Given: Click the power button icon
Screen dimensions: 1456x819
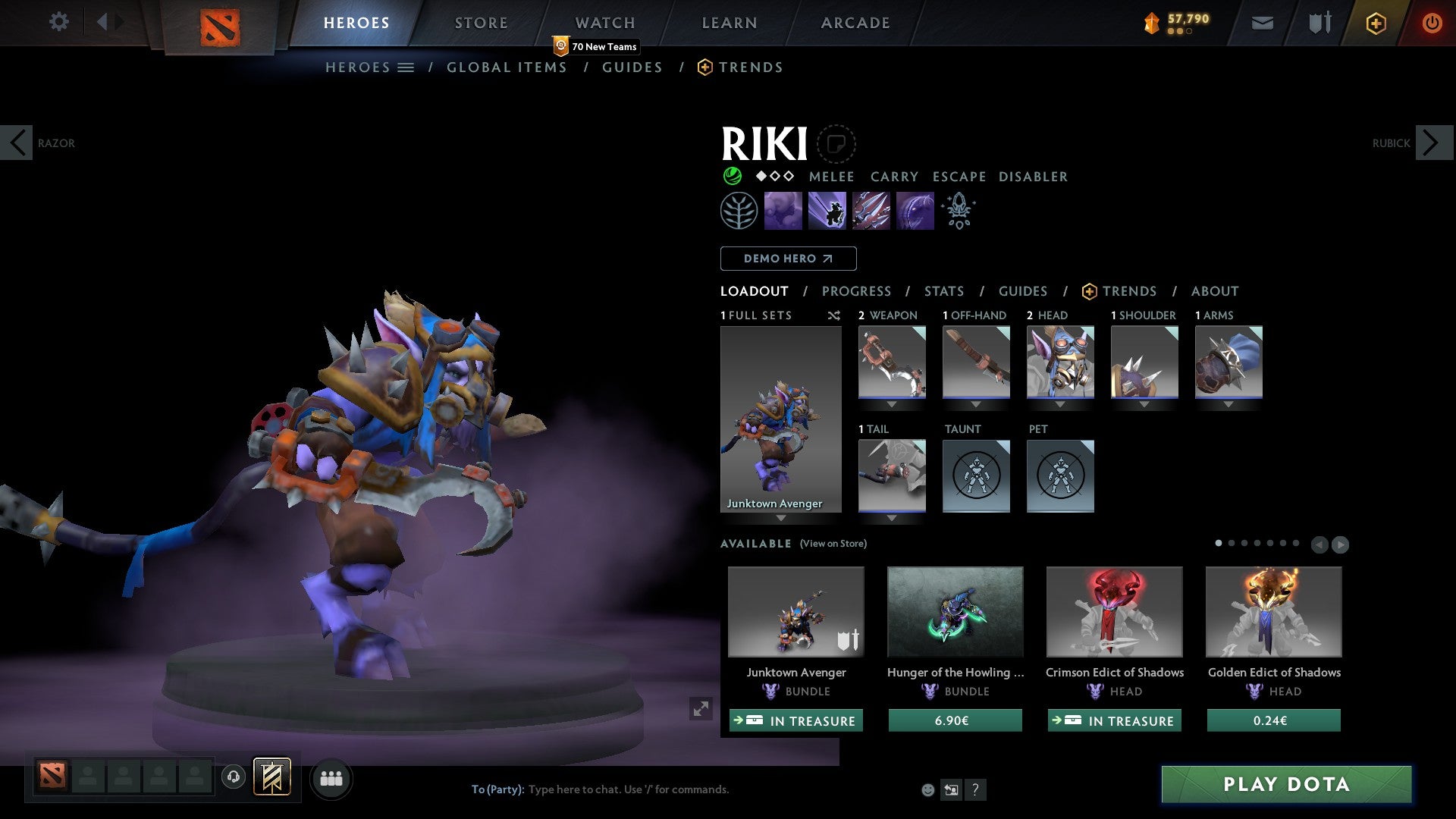Looking at the screenshot, I should 1432,23.
